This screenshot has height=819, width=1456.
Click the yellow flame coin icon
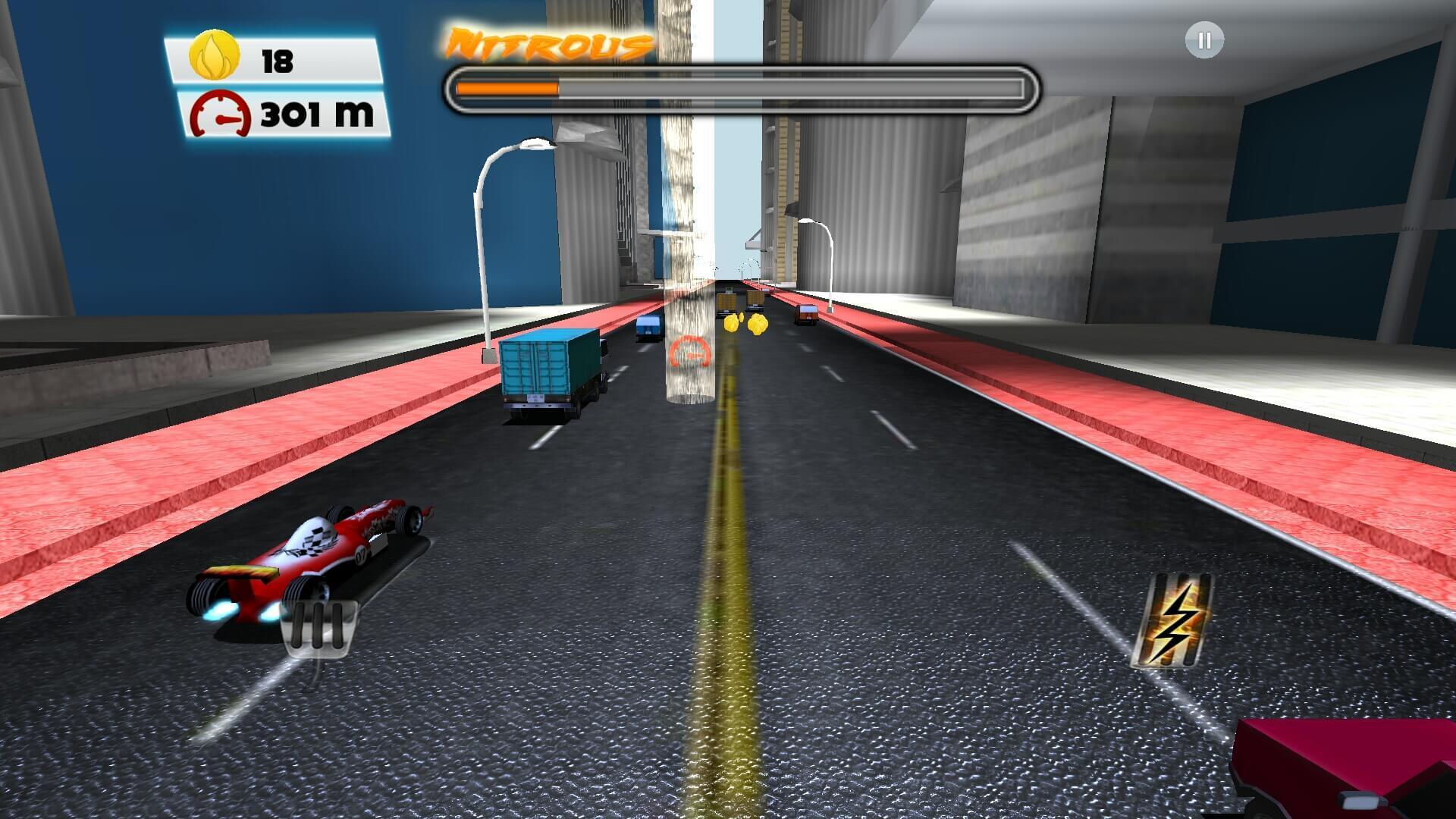click(213, 55)
